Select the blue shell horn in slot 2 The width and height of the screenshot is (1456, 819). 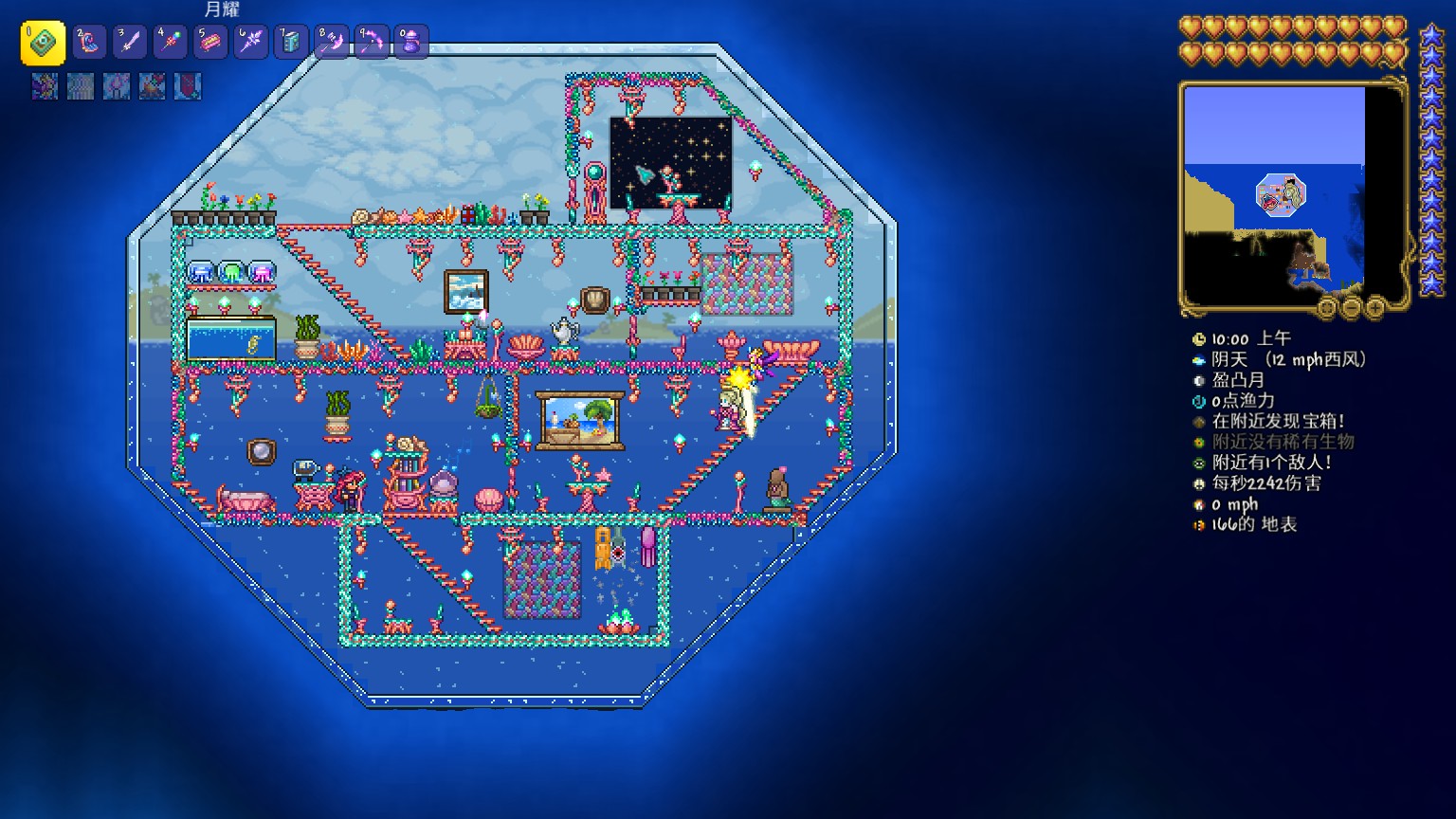point(90,42)
